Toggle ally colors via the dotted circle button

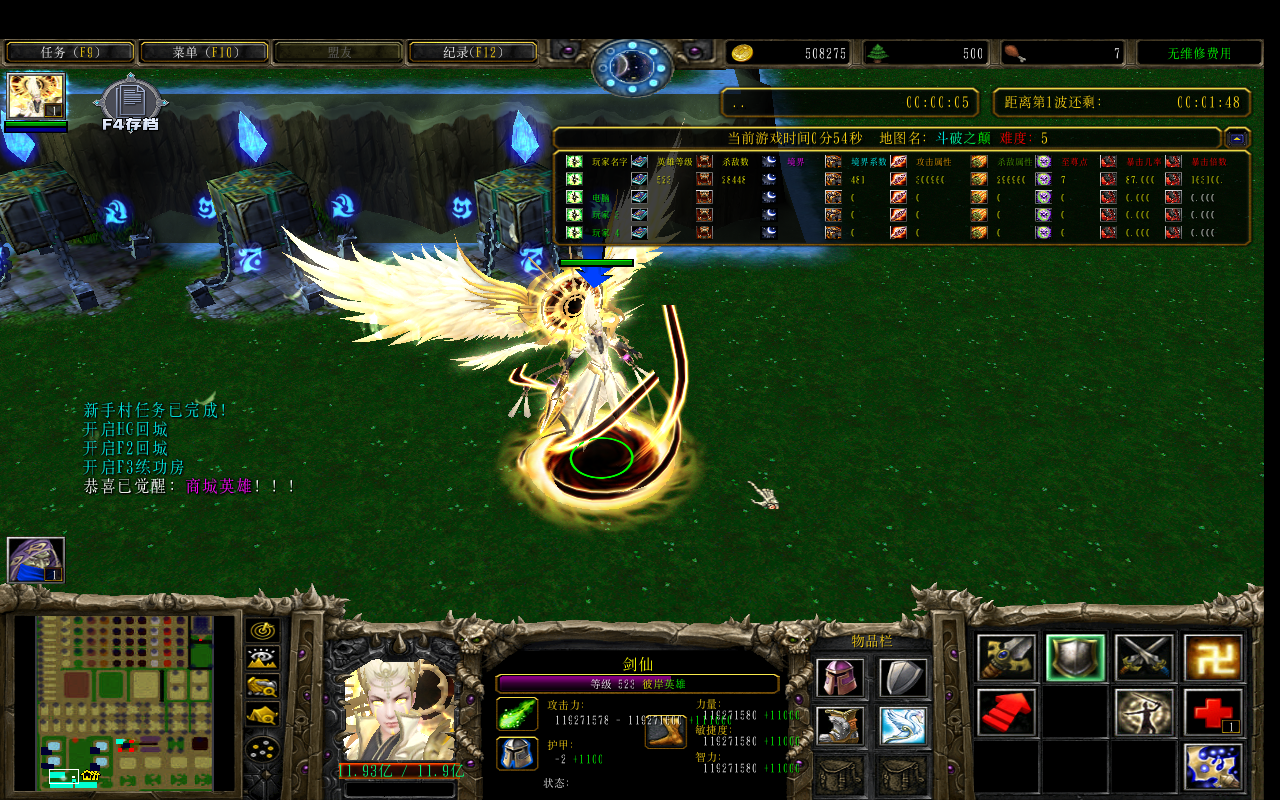[263, 748]
